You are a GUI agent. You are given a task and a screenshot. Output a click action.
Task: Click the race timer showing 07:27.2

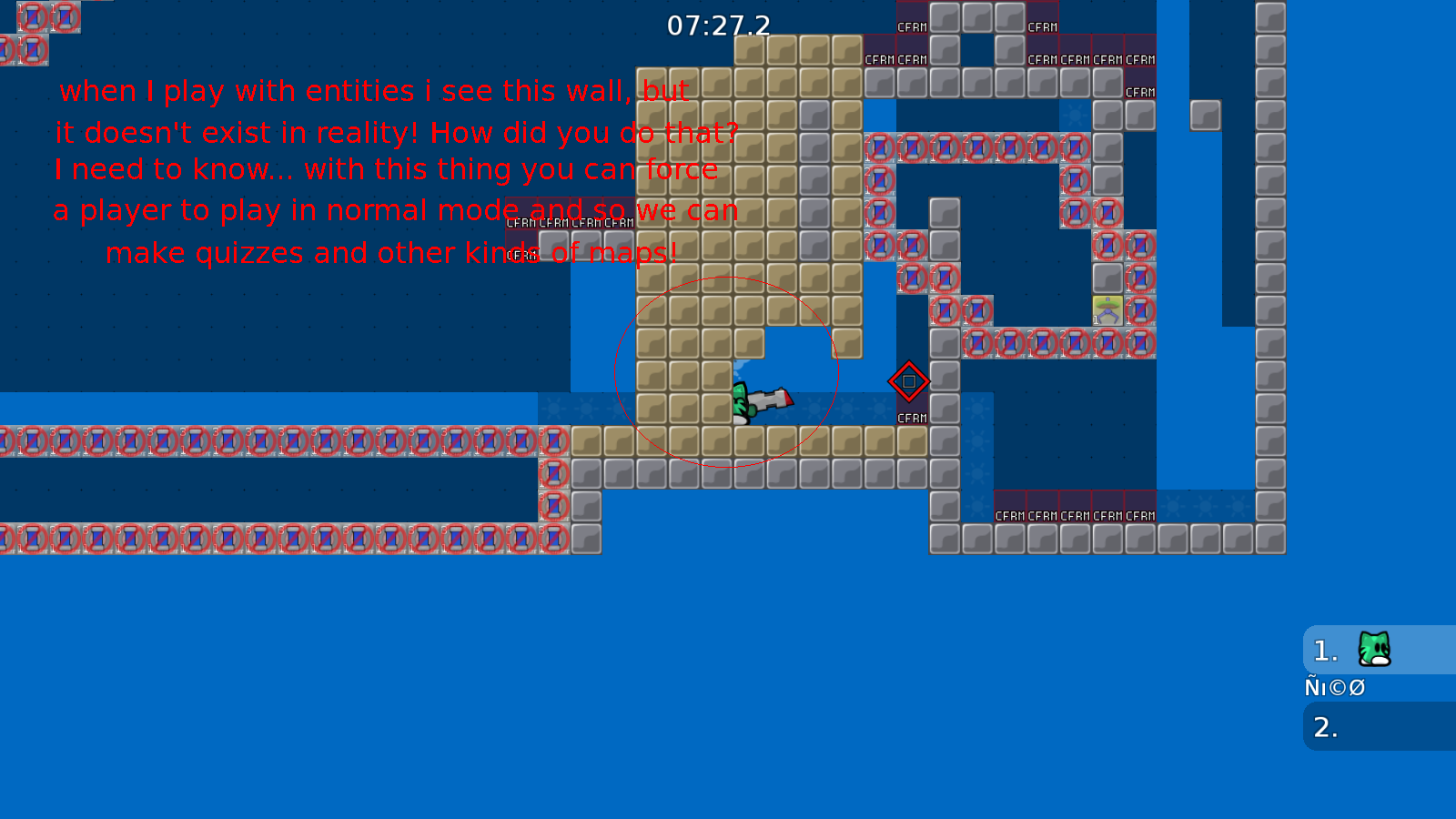coord(718,26)
